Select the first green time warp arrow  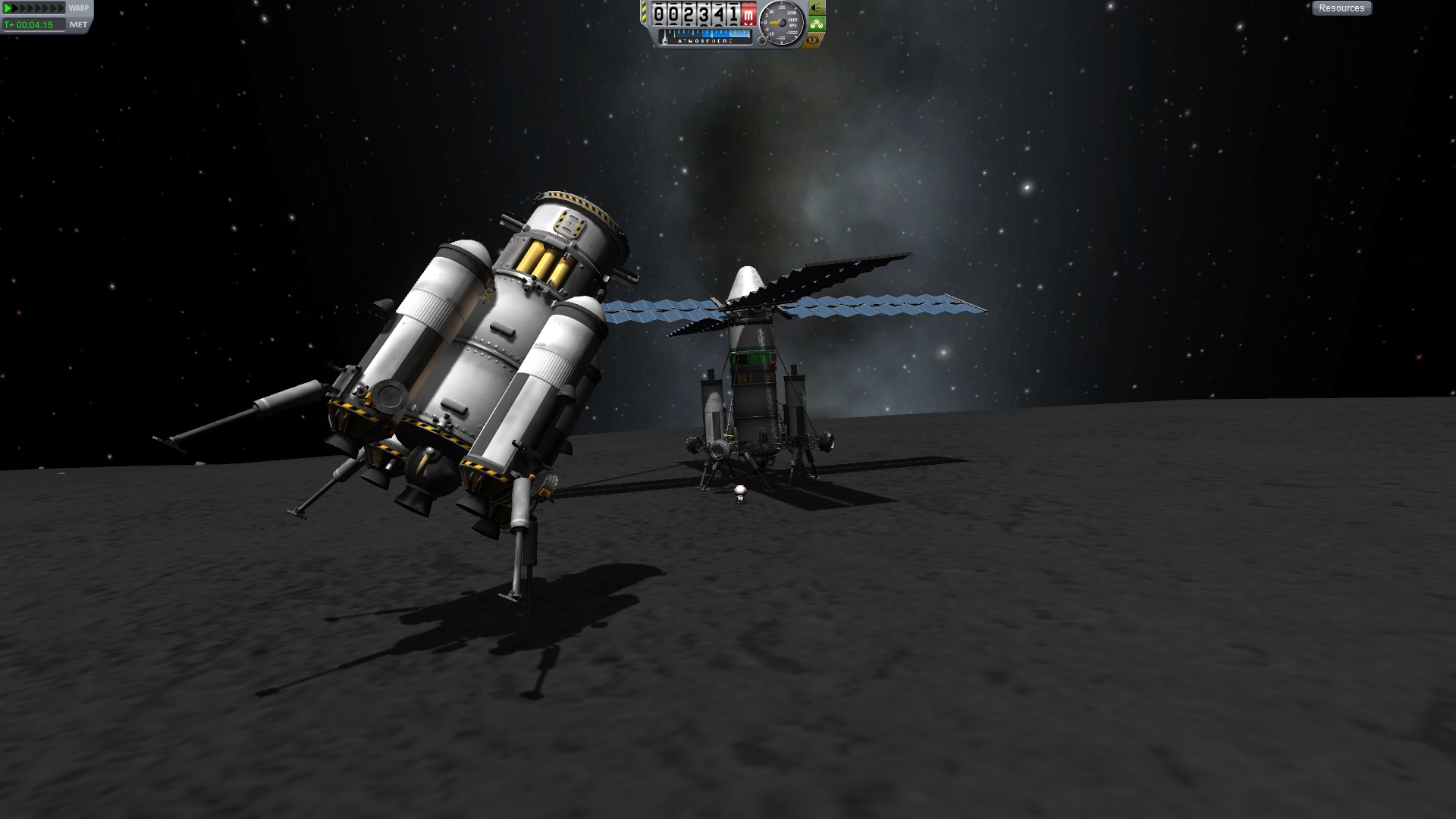click(x=8, y=8)
